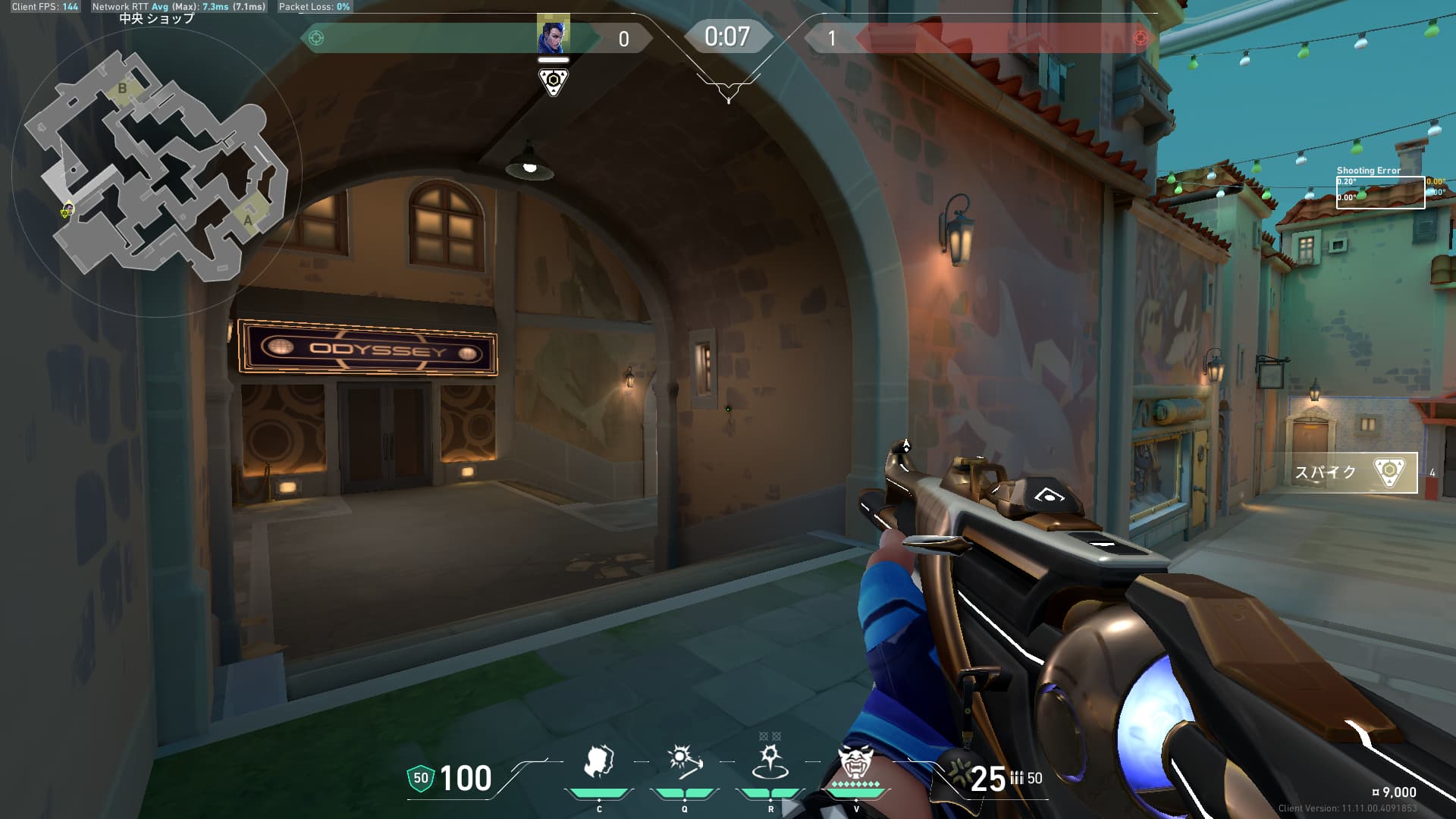Select Yoru's Fakeout ability icon
Image resolution: width=1456 pixels, height=819 pixels.
coord(598,763)
